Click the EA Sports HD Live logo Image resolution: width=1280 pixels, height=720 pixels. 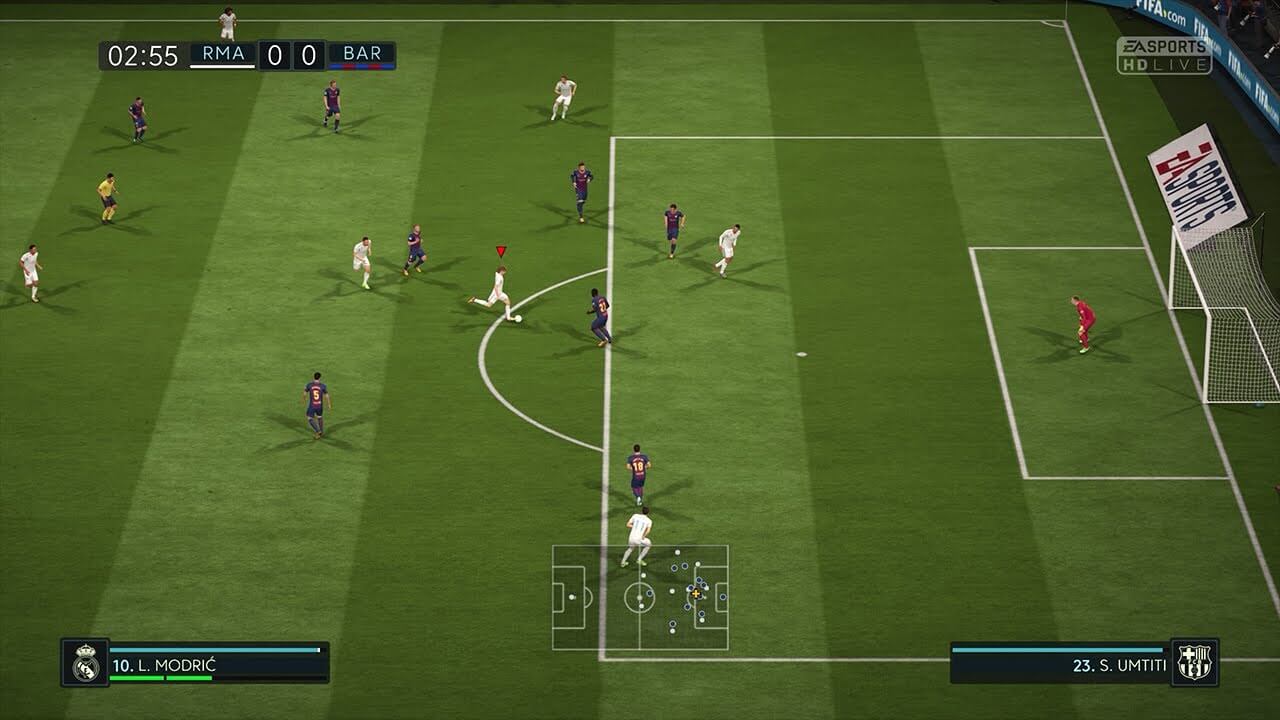[1164, 56]
